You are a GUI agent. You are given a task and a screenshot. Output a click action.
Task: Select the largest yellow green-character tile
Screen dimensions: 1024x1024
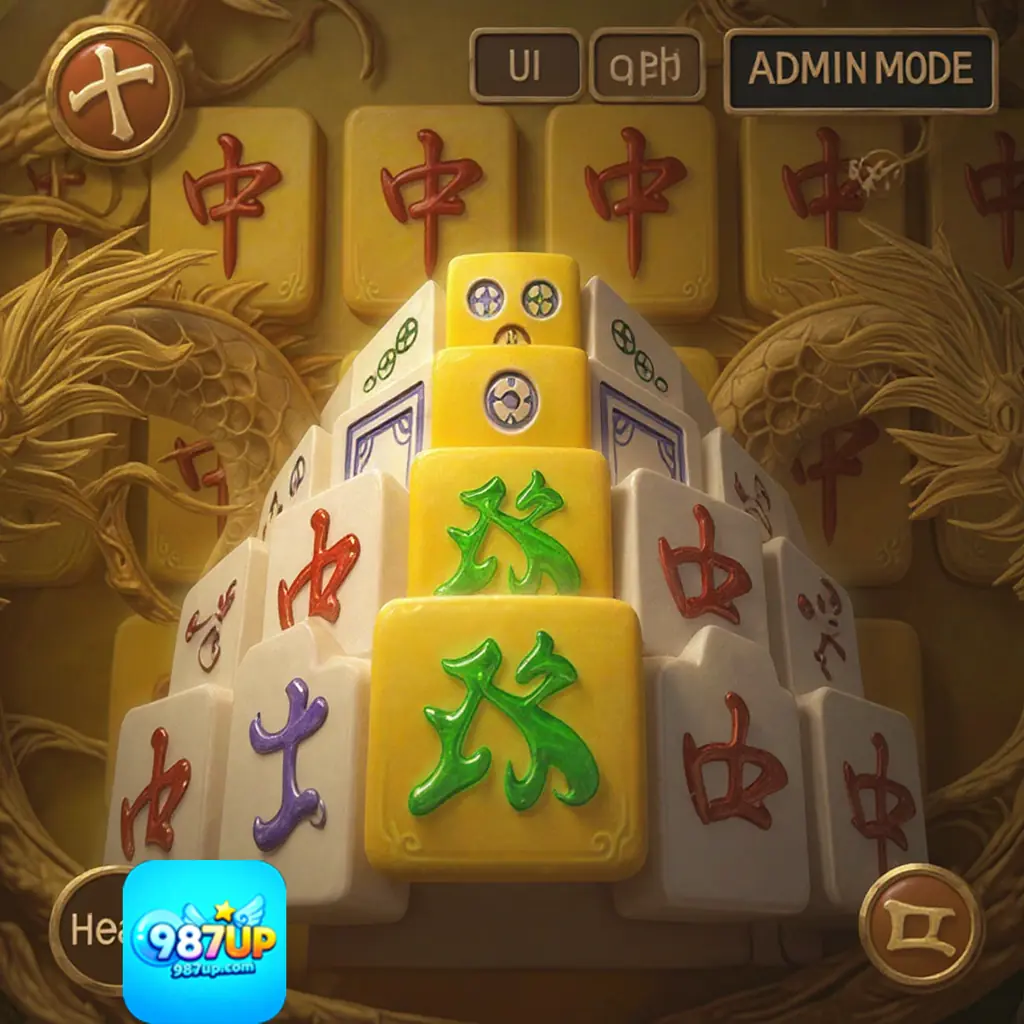[x=505, y=735]
